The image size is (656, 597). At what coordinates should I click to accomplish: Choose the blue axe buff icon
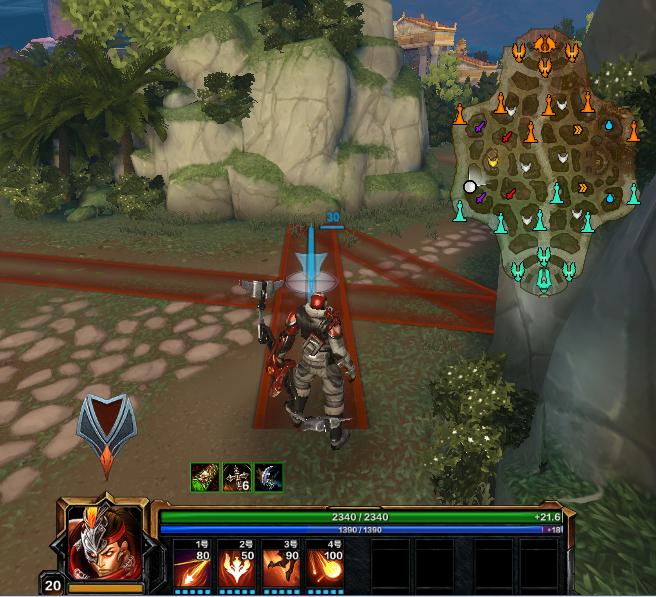click(268, 477)
